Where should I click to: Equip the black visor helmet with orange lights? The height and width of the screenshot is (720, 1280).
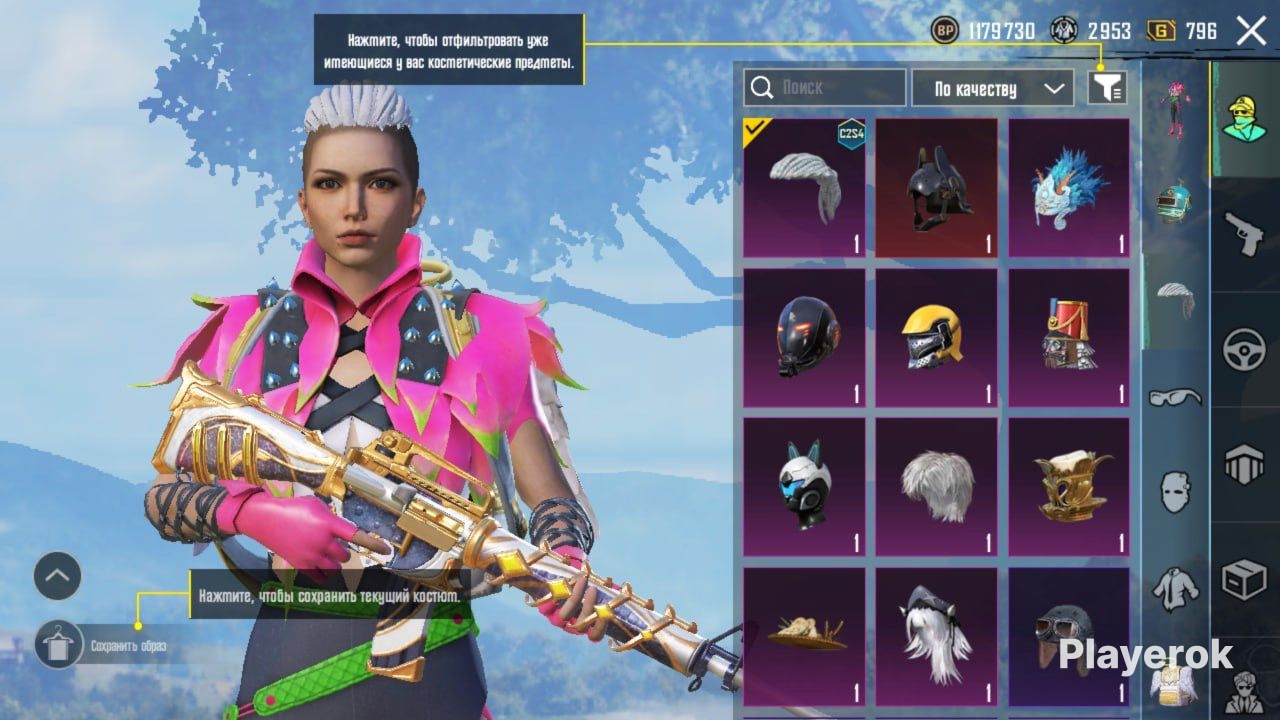point(804,338)
